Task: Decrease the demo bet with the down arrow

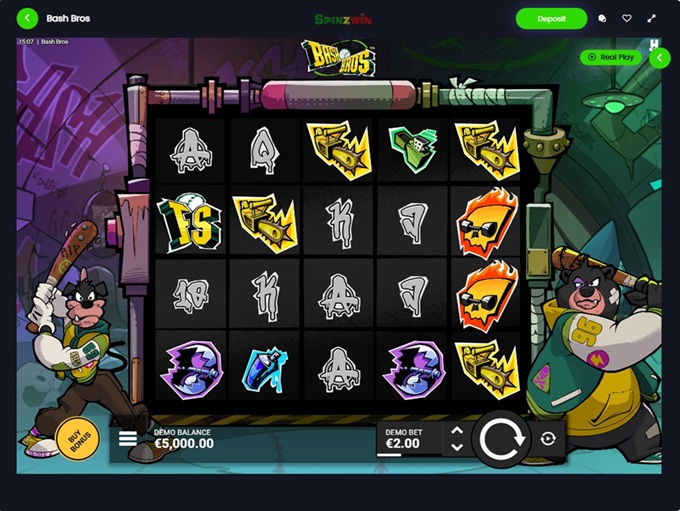Action: coord(457,446)
